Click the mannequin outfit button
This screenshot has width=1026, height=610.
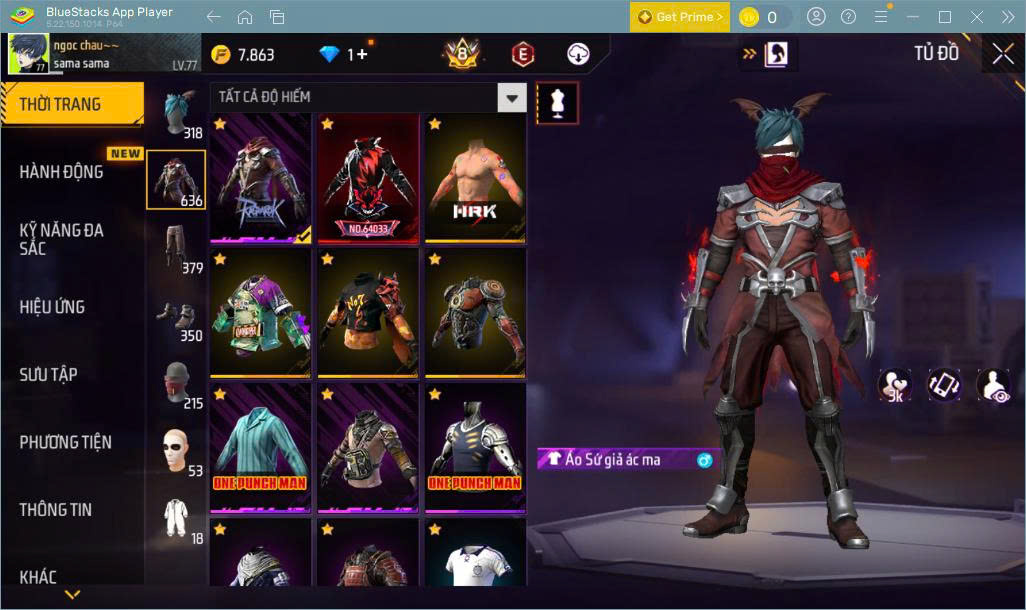click(x=558, y=102)
